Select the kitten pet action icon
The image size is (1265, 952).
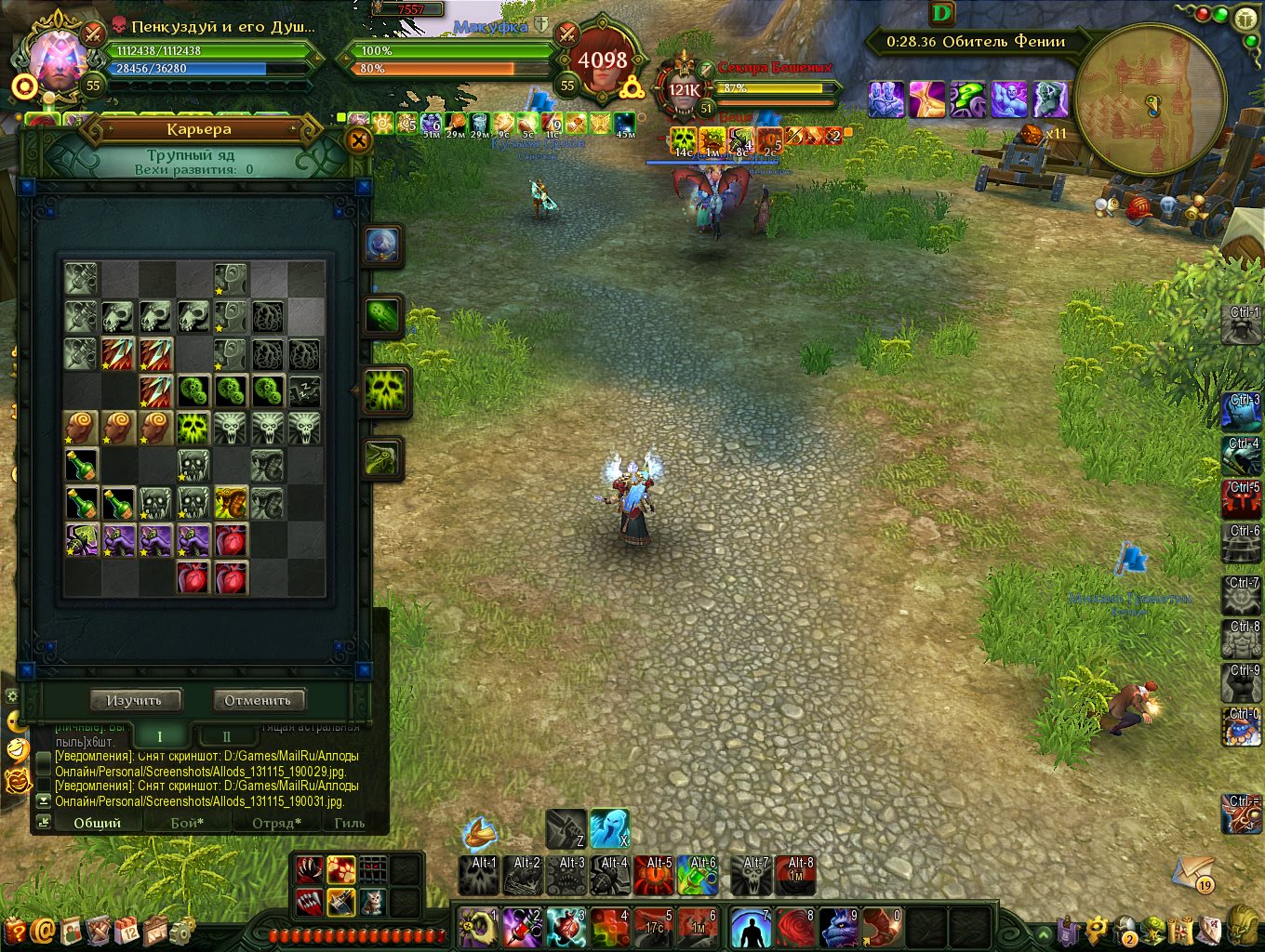coord(371,901)
